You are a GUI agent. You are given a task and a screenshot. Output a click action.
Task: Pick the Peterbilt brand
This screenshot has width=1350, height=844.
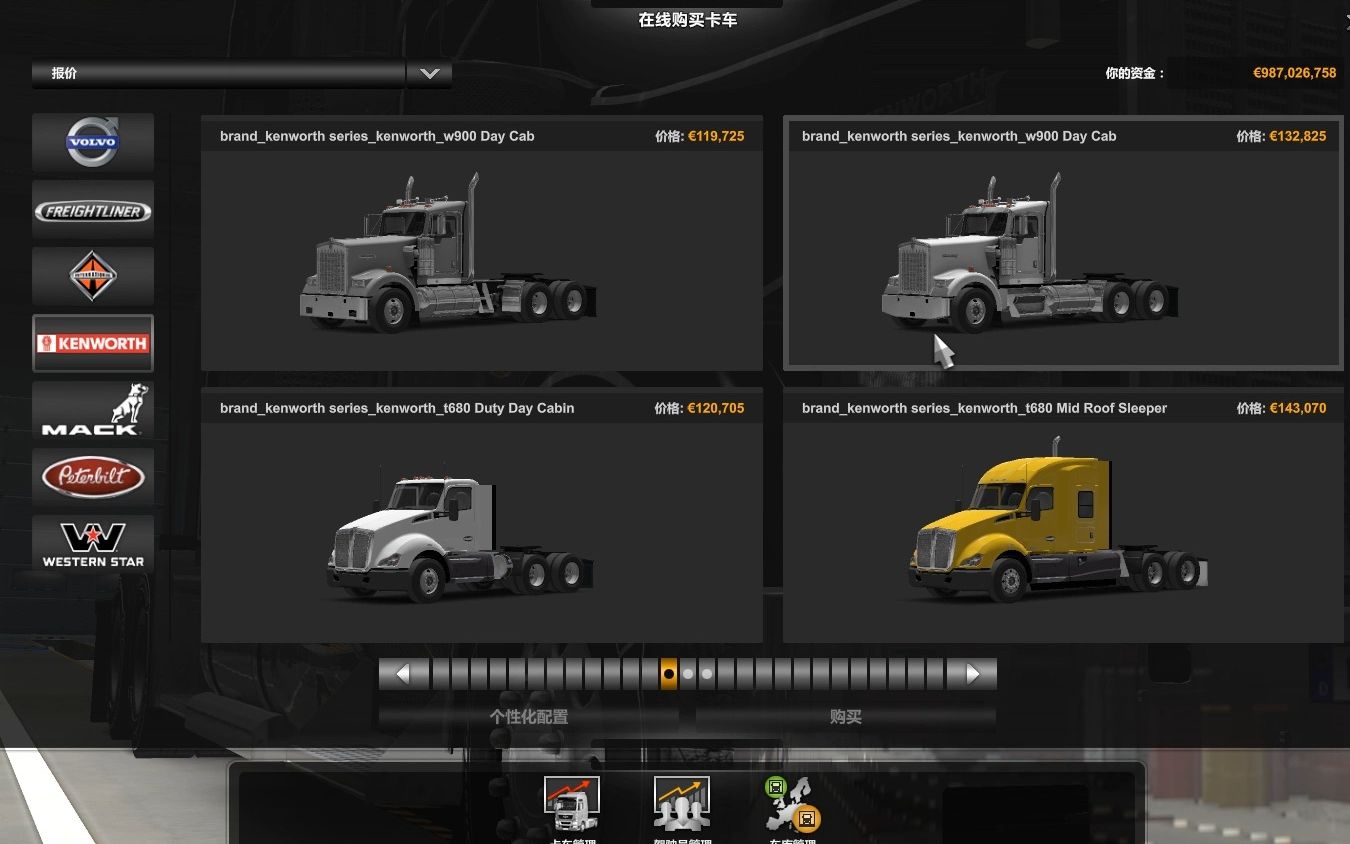[x=93, y=477]
